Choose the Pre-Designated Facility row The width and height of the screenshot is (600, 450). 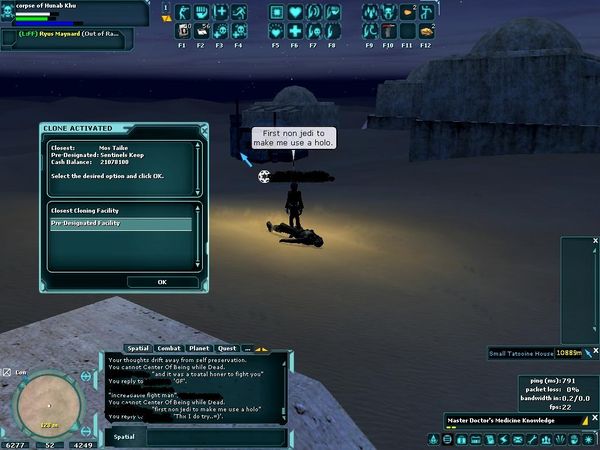point(120,223)
